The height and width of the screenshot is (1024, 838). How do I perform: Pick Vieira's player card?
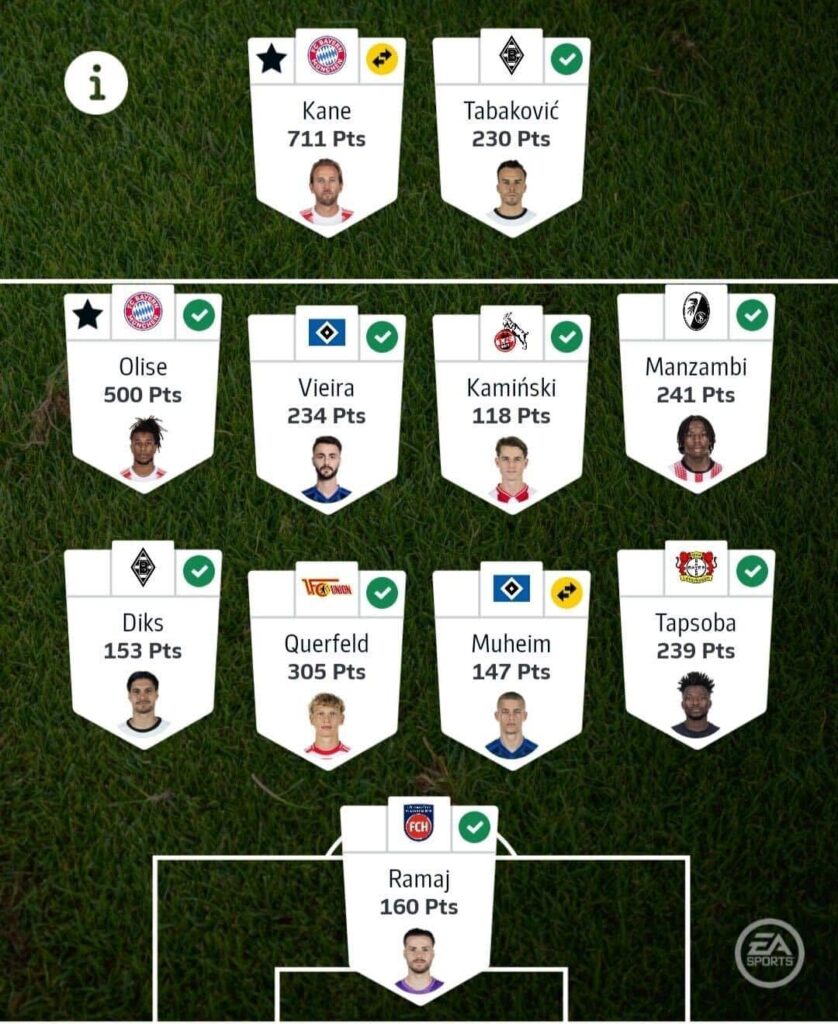click(x=326, y=417)
